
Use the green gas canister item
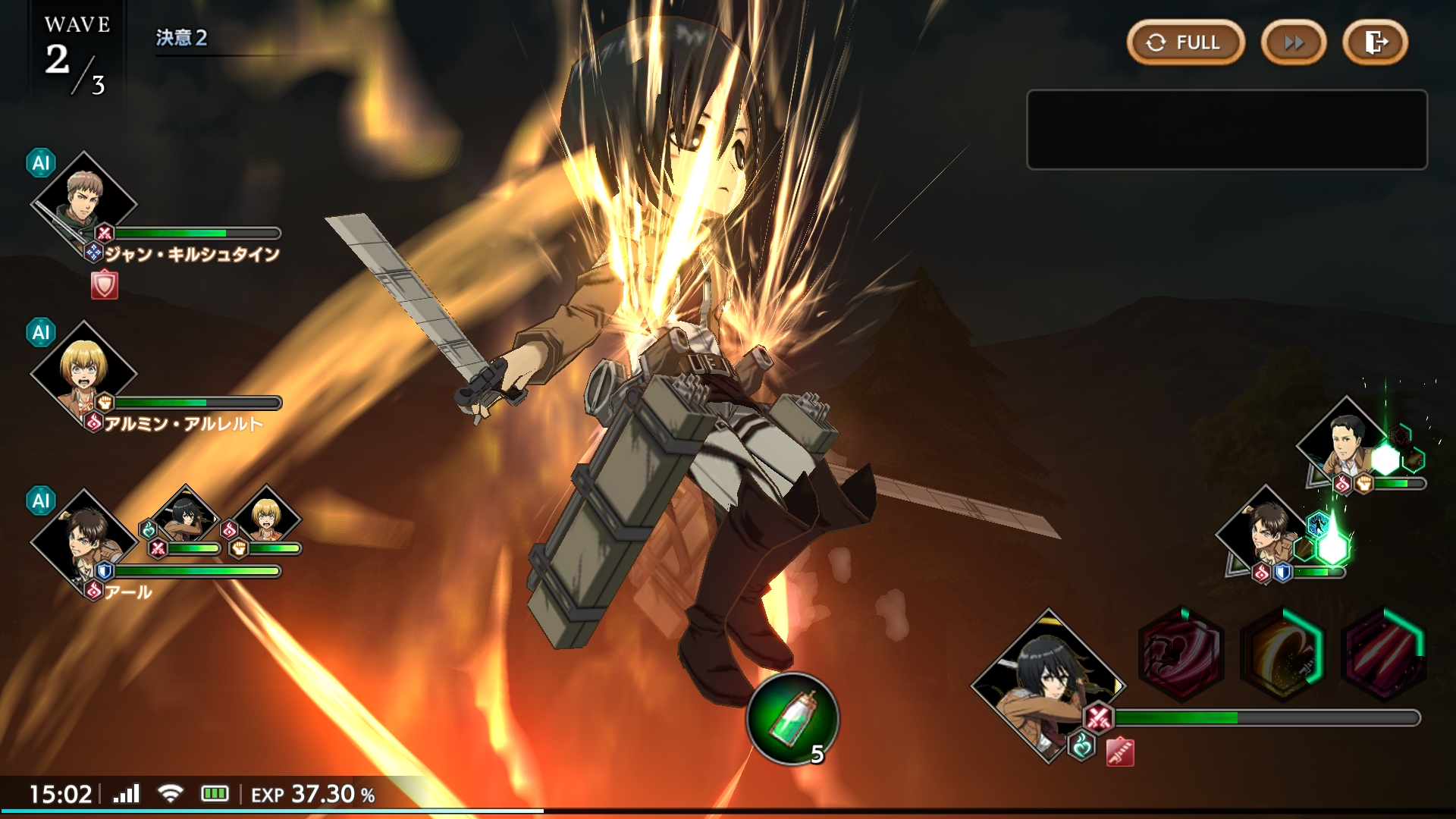pos(792,719)
